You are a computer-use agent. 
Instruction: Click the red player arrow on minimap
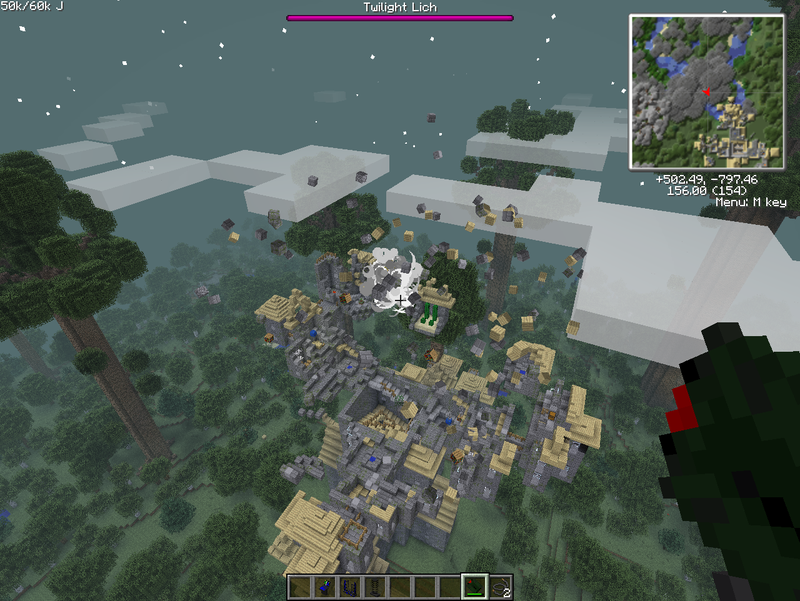click(x=707, y=92)
